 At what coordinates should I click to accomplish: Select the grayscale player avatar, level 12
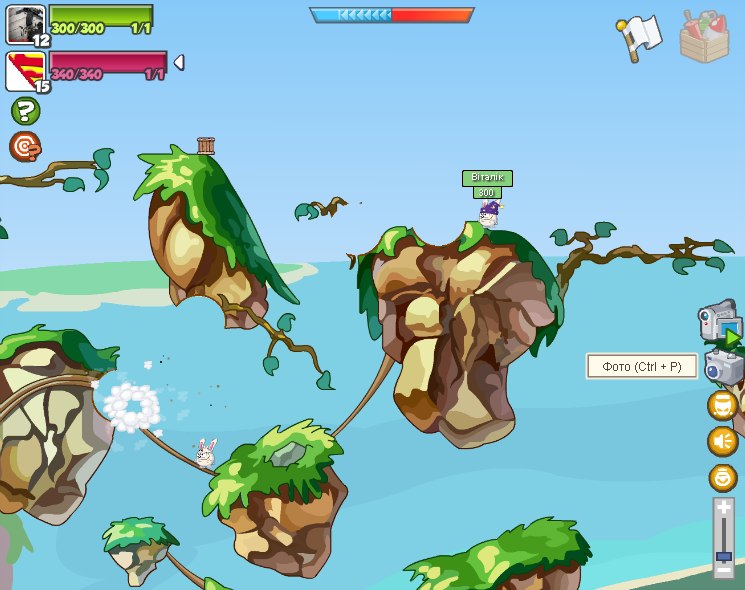25,24
